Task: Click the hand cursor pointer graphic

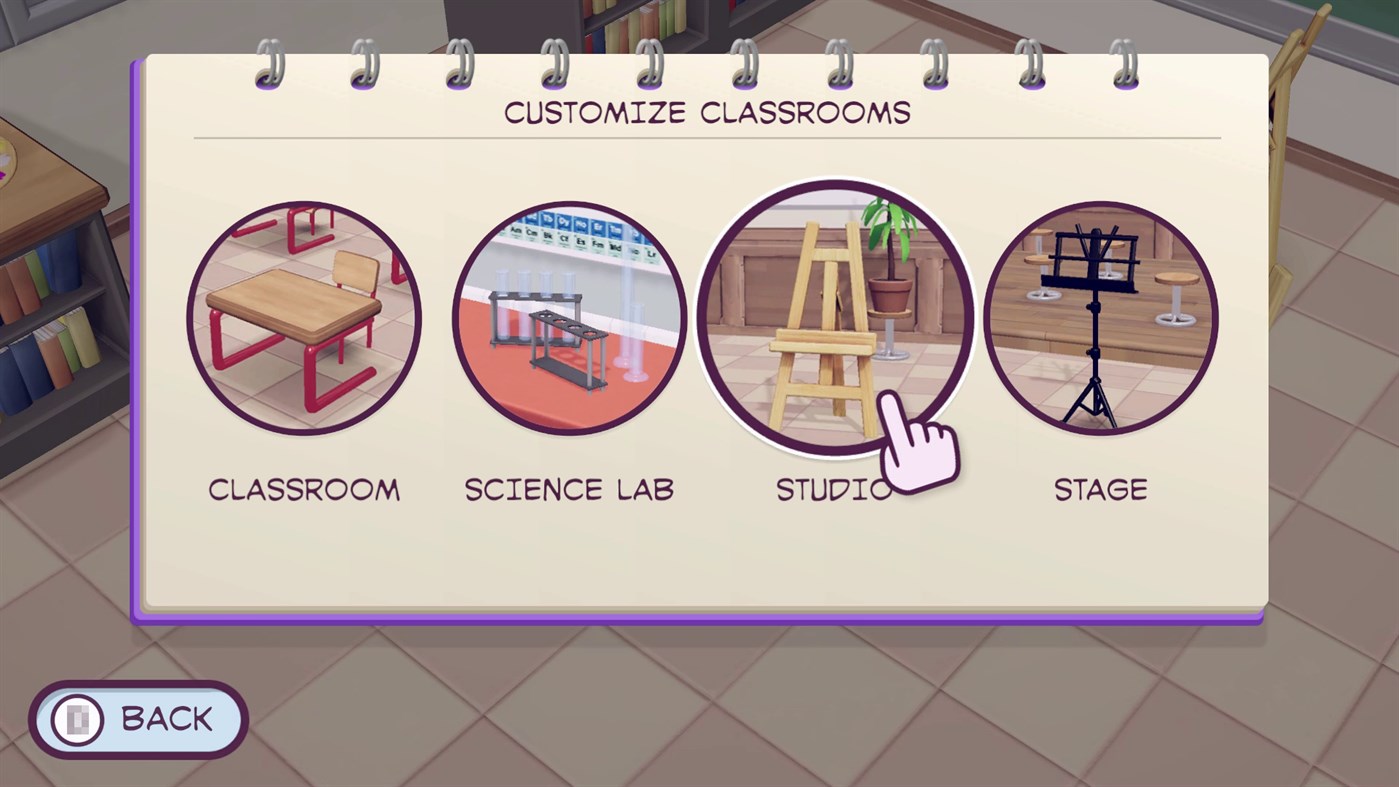Action: (x=916, y=445)
